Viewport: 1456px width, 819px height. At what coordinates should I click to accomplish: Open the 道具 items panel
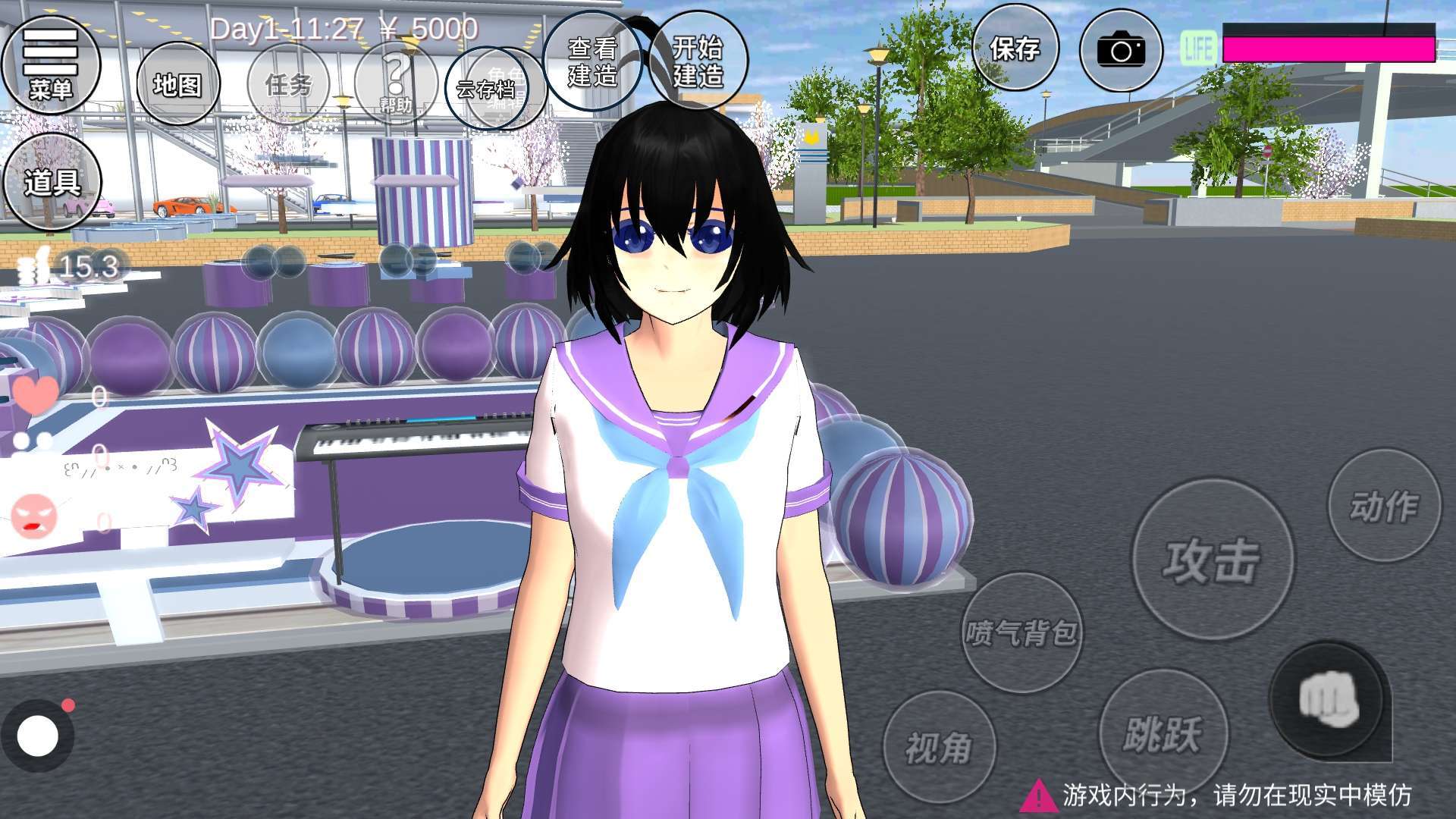(x=52, y=182)
